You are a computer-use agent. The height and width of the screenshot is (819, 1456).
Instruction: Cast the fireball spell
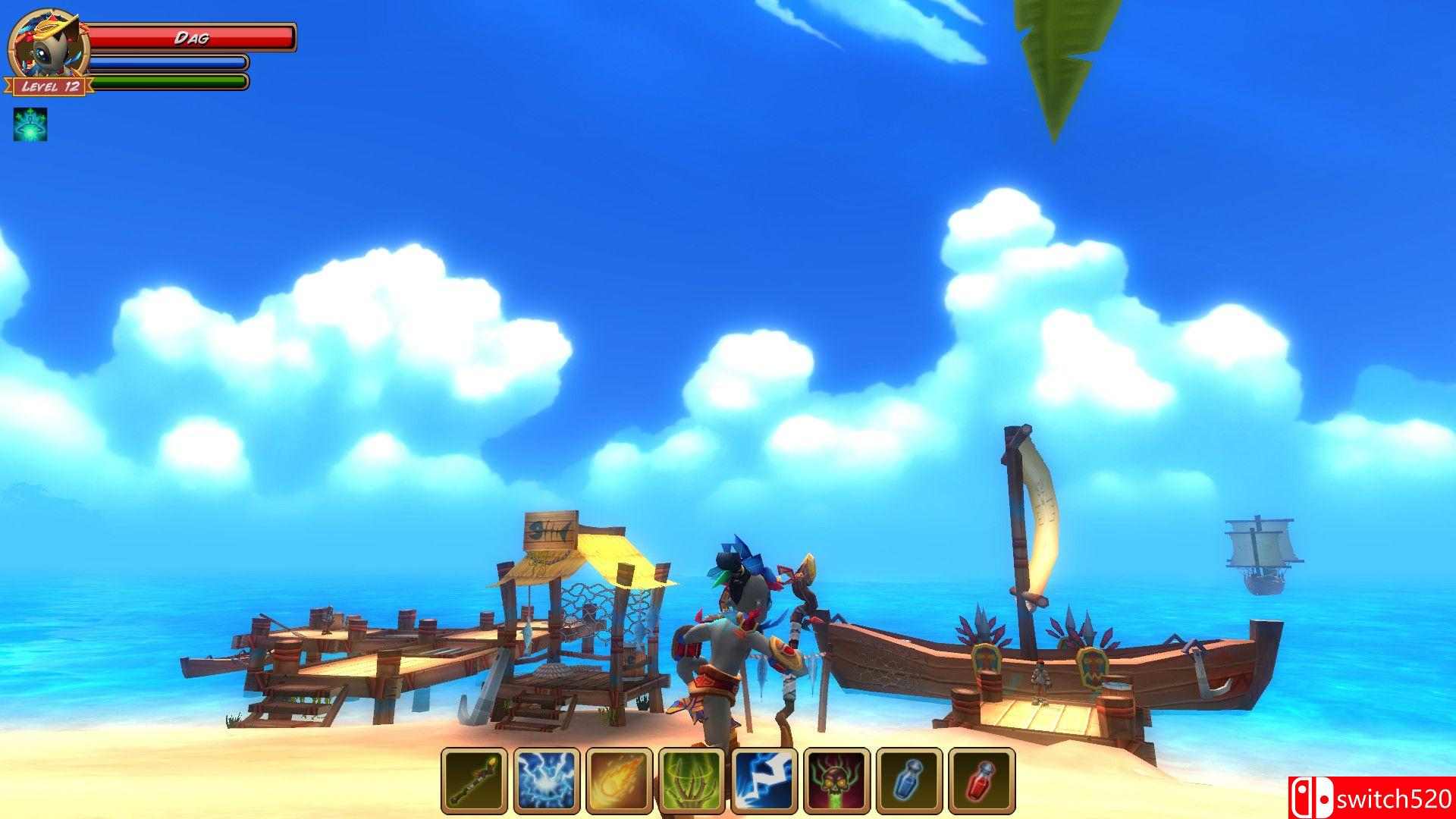pyautogui.click(x=619, y=780)
